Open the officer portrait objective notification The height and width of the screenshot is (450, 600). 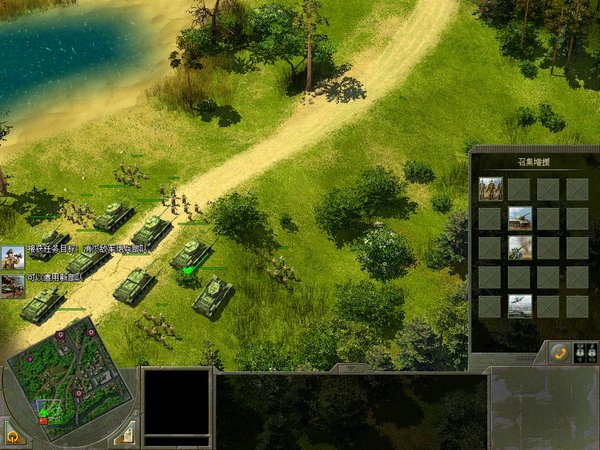pyautogui.click(x=13, y=257)
